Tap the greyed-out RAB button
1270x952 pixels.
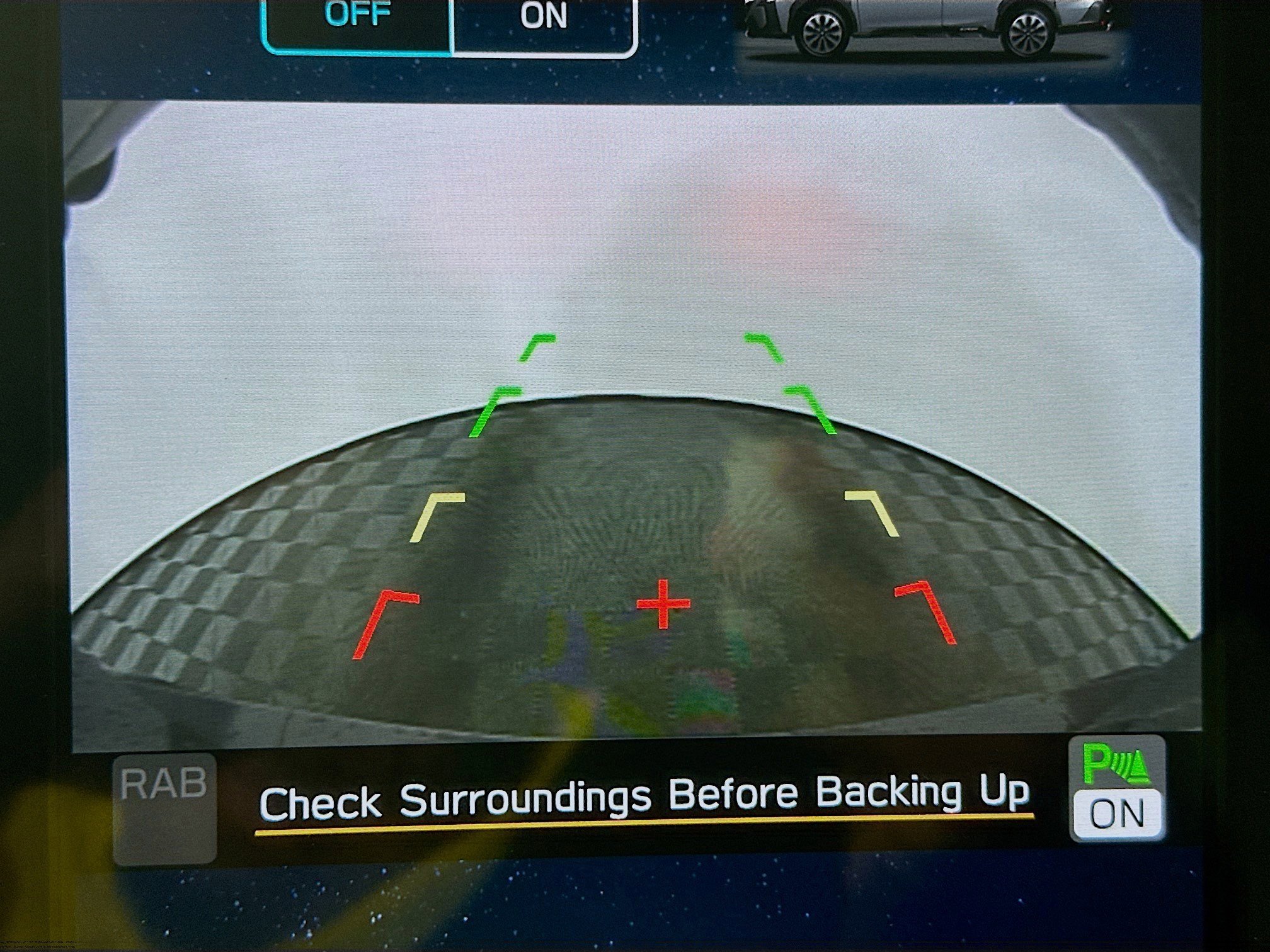pyautogui.click(x=165, y=808)
